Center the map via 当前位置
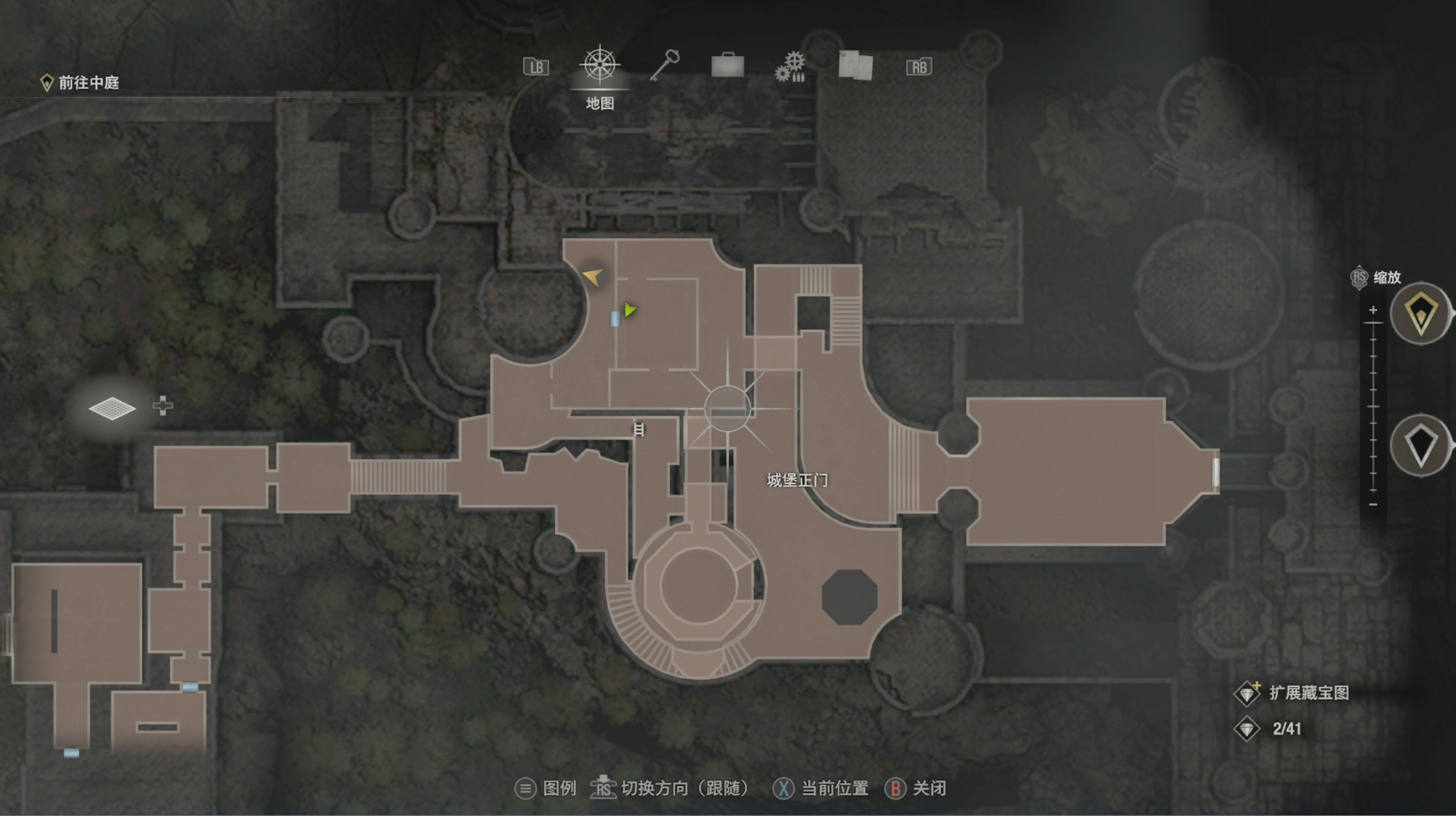Screen dimensions: 1456x816 click(820, 788)
